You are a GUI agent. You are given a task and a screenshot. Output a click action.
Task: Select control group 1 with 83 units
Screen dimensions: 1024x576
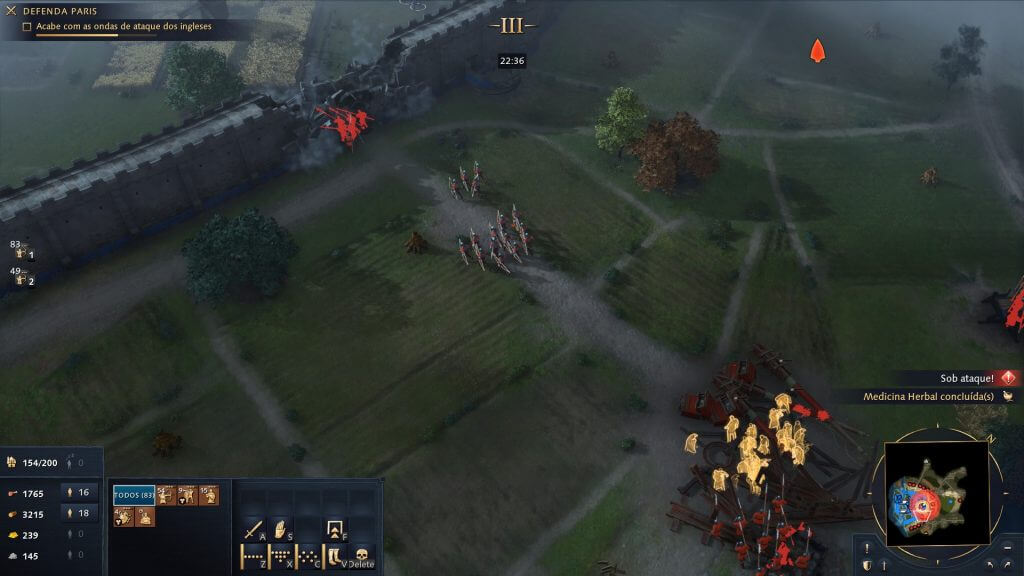click(21, 252)
